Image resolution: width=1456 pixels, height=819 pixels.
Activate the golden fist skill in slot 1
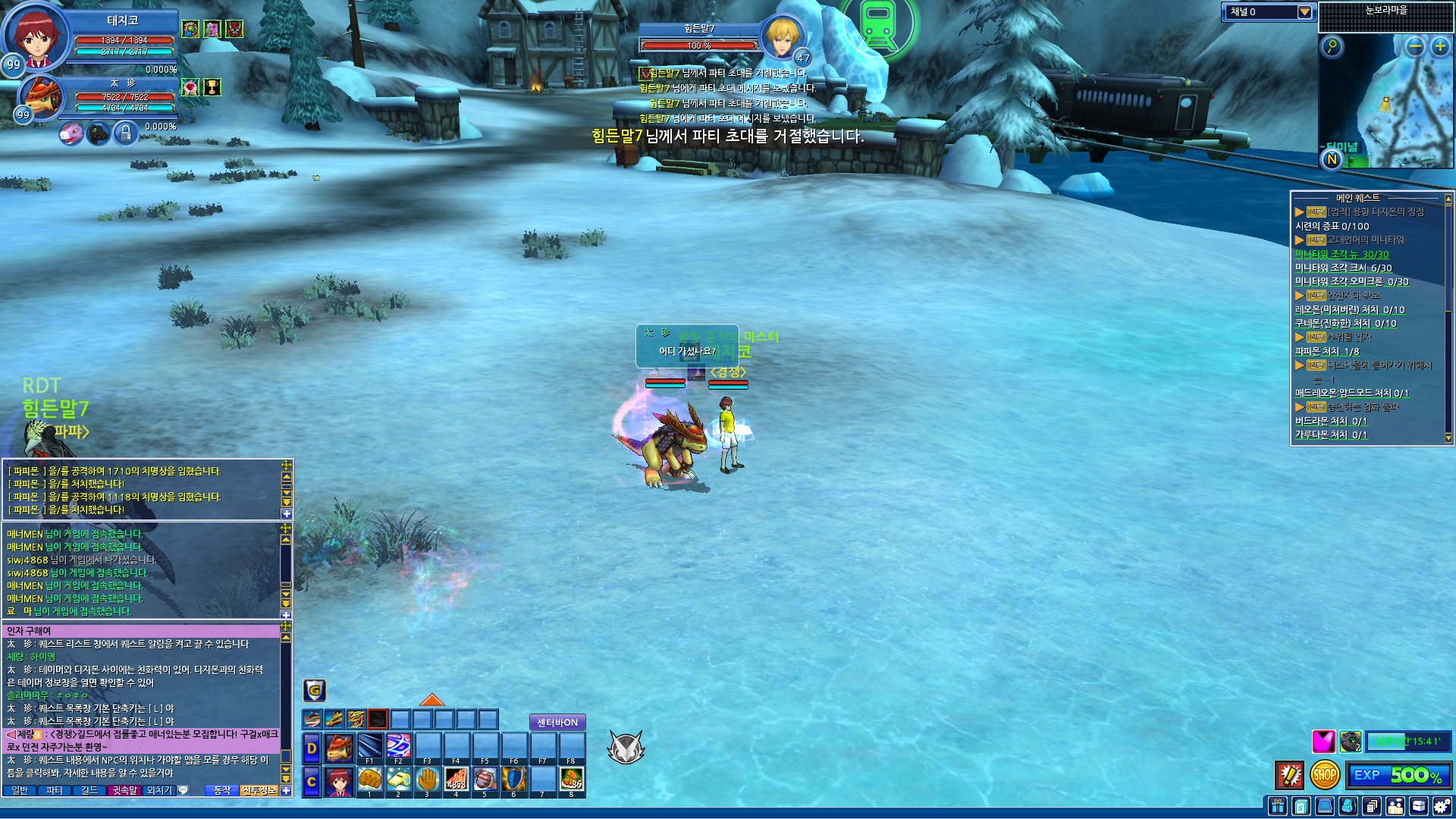[x=370, y=779]
